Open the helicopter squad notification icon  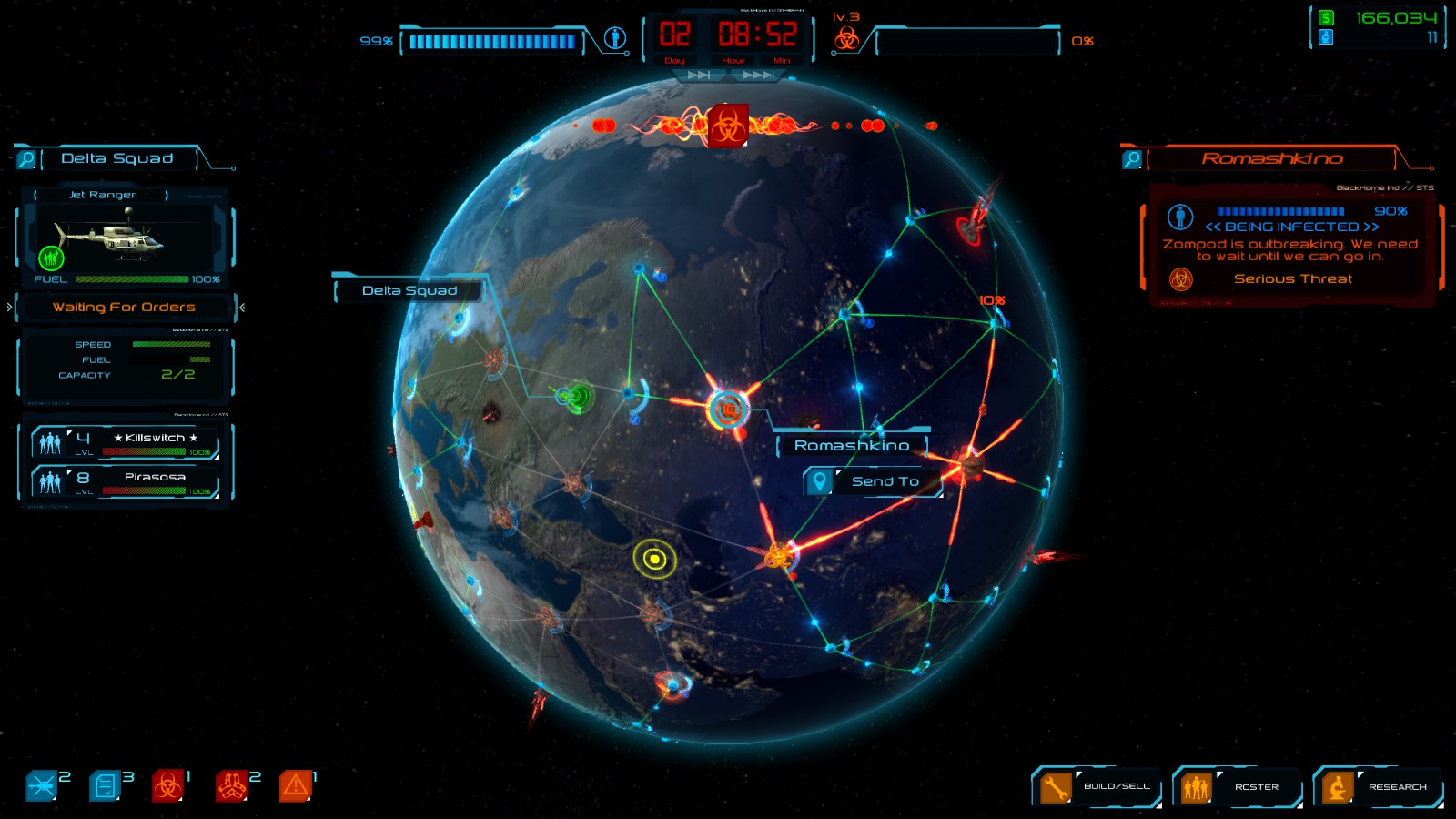click(41, 786)
